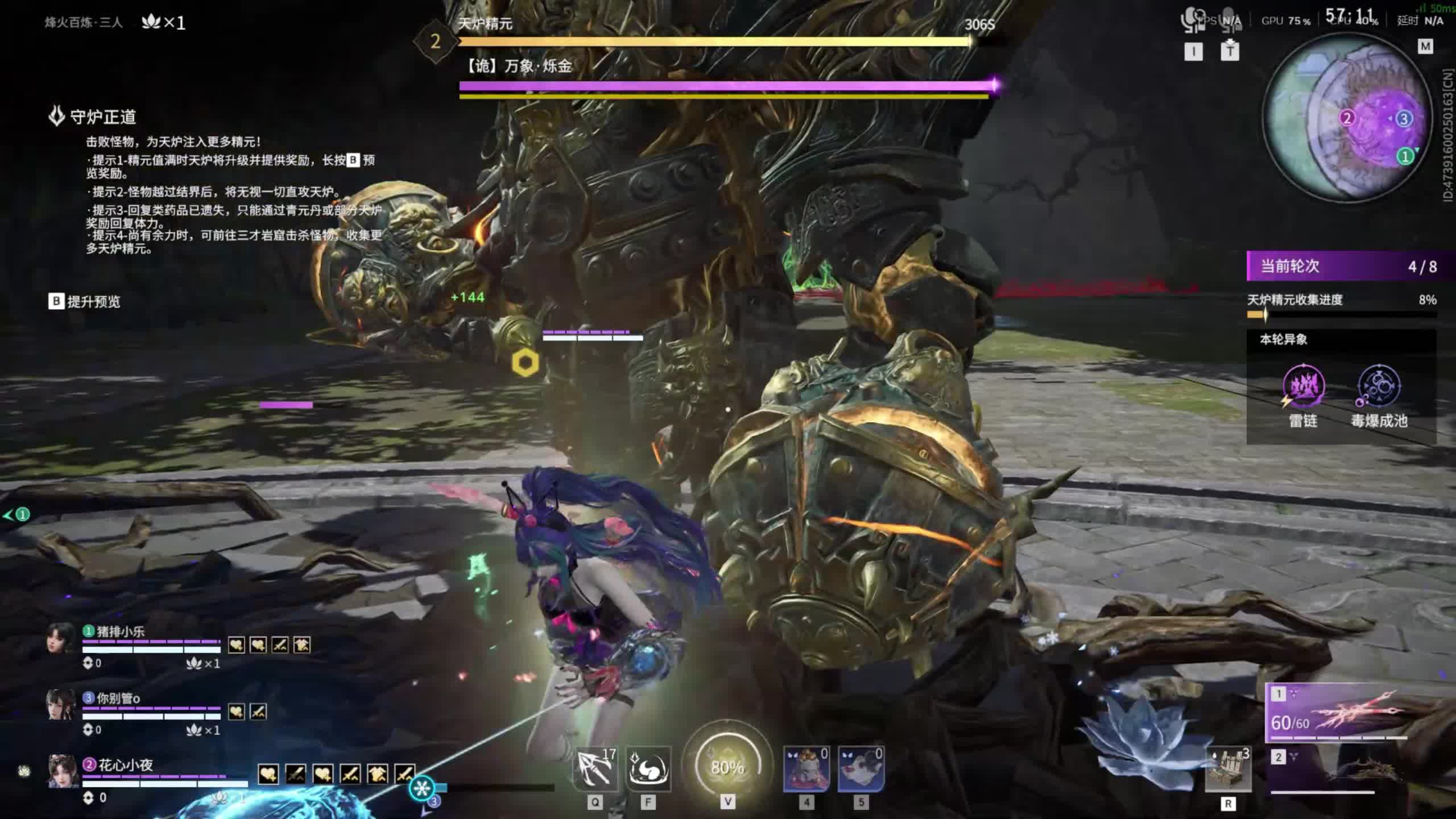Open the 守炉正道 objective tracker

coord(102,117)
